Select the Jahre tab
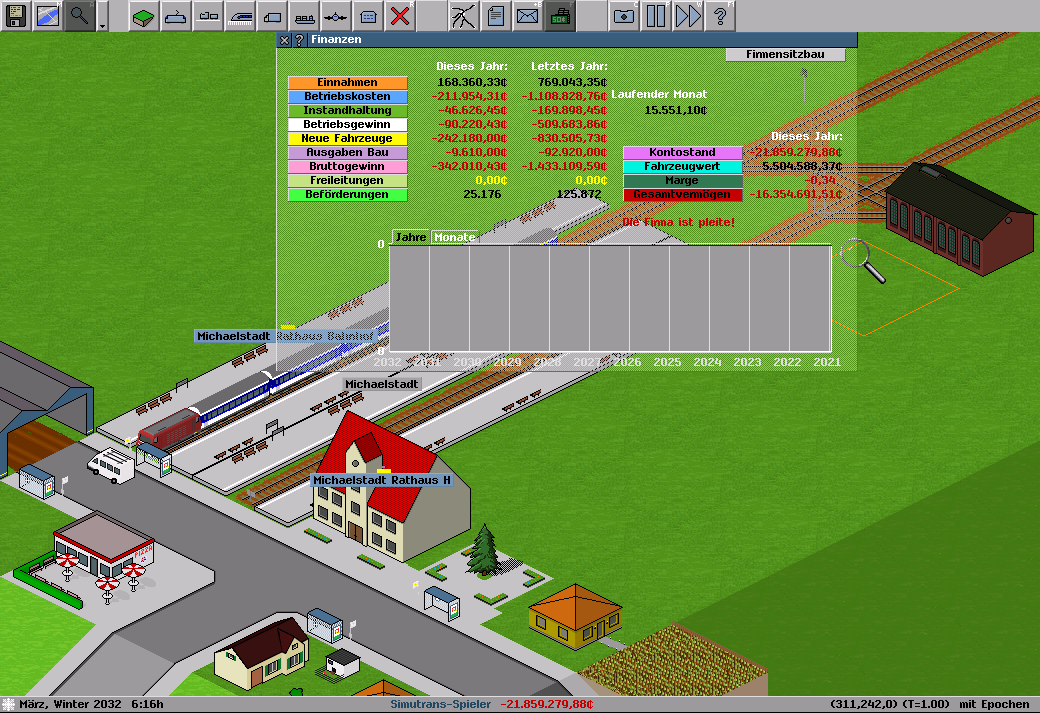 tap(410, 238)
